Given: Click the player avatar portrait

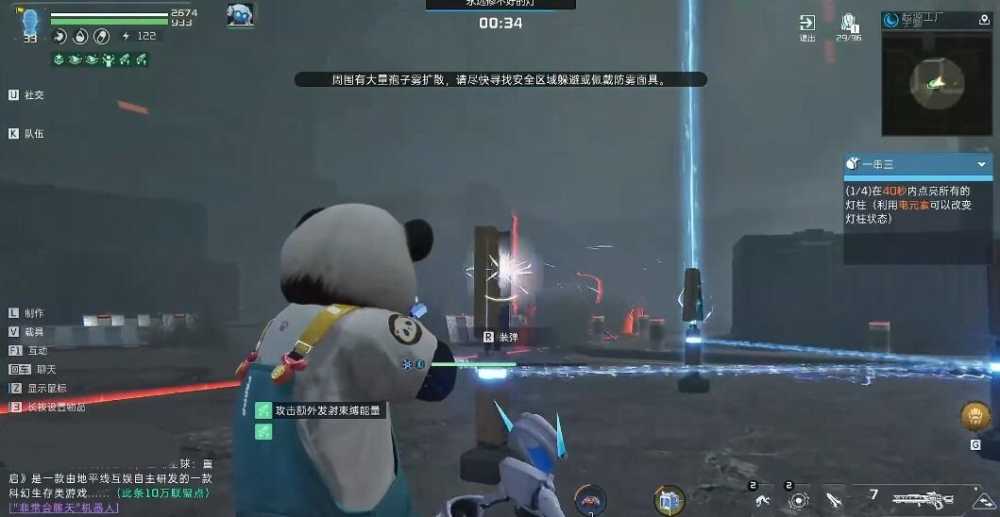Looking at the screenshot, I should (x=31, y=23).
